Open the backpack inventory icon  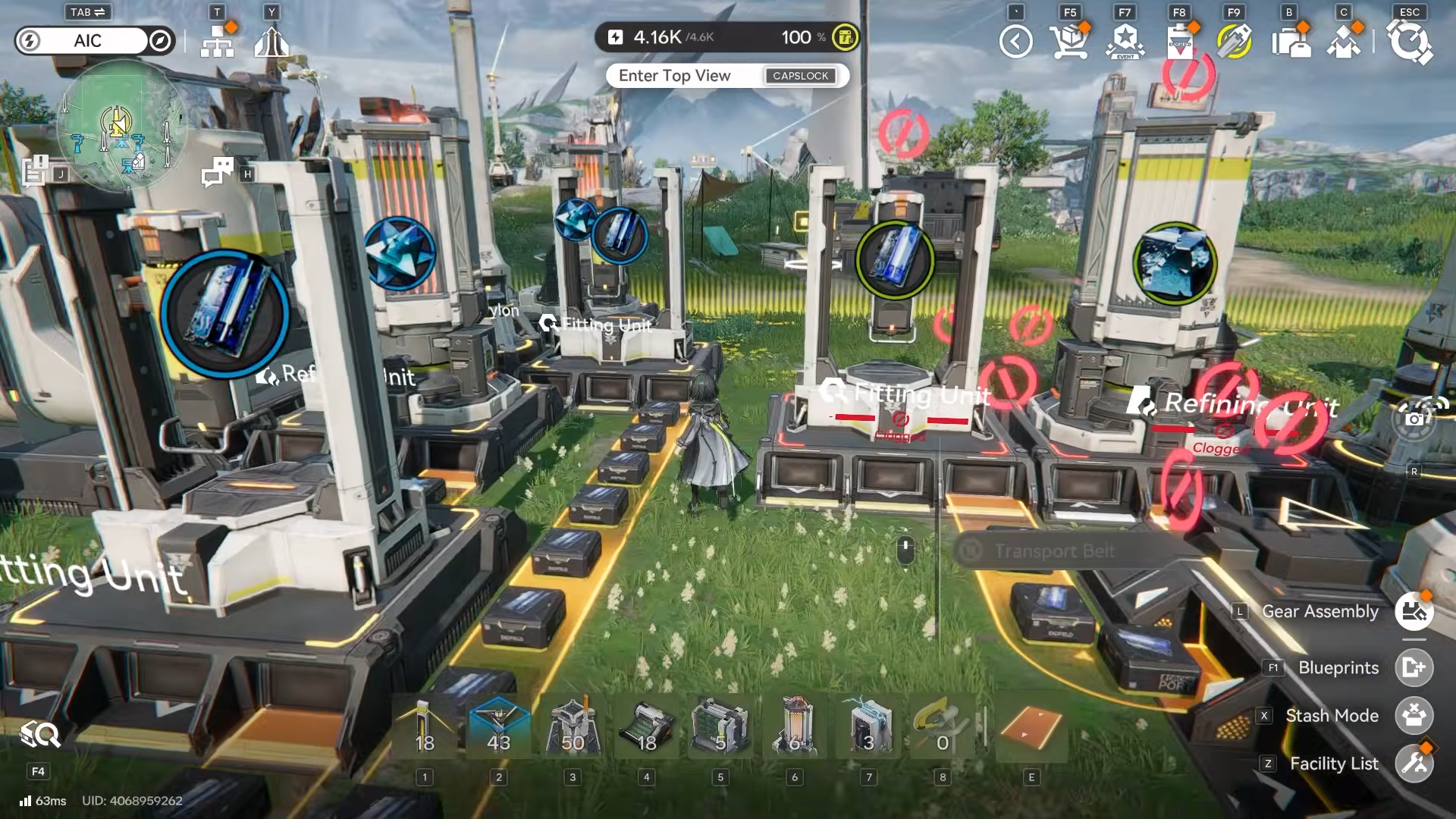point(1290,42)
